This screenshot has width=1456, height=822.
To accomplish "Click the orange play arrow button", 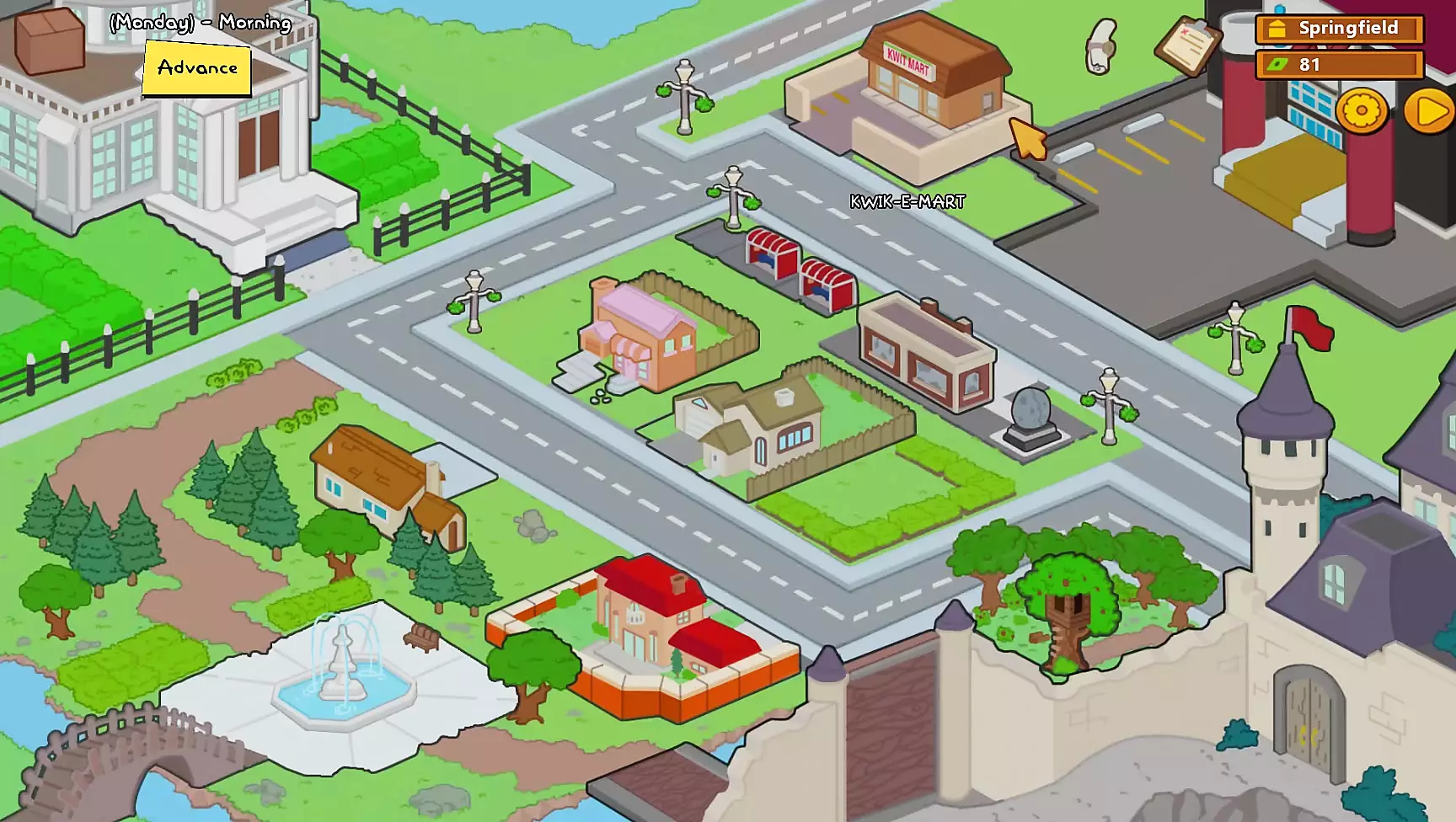I will 1429,111.
